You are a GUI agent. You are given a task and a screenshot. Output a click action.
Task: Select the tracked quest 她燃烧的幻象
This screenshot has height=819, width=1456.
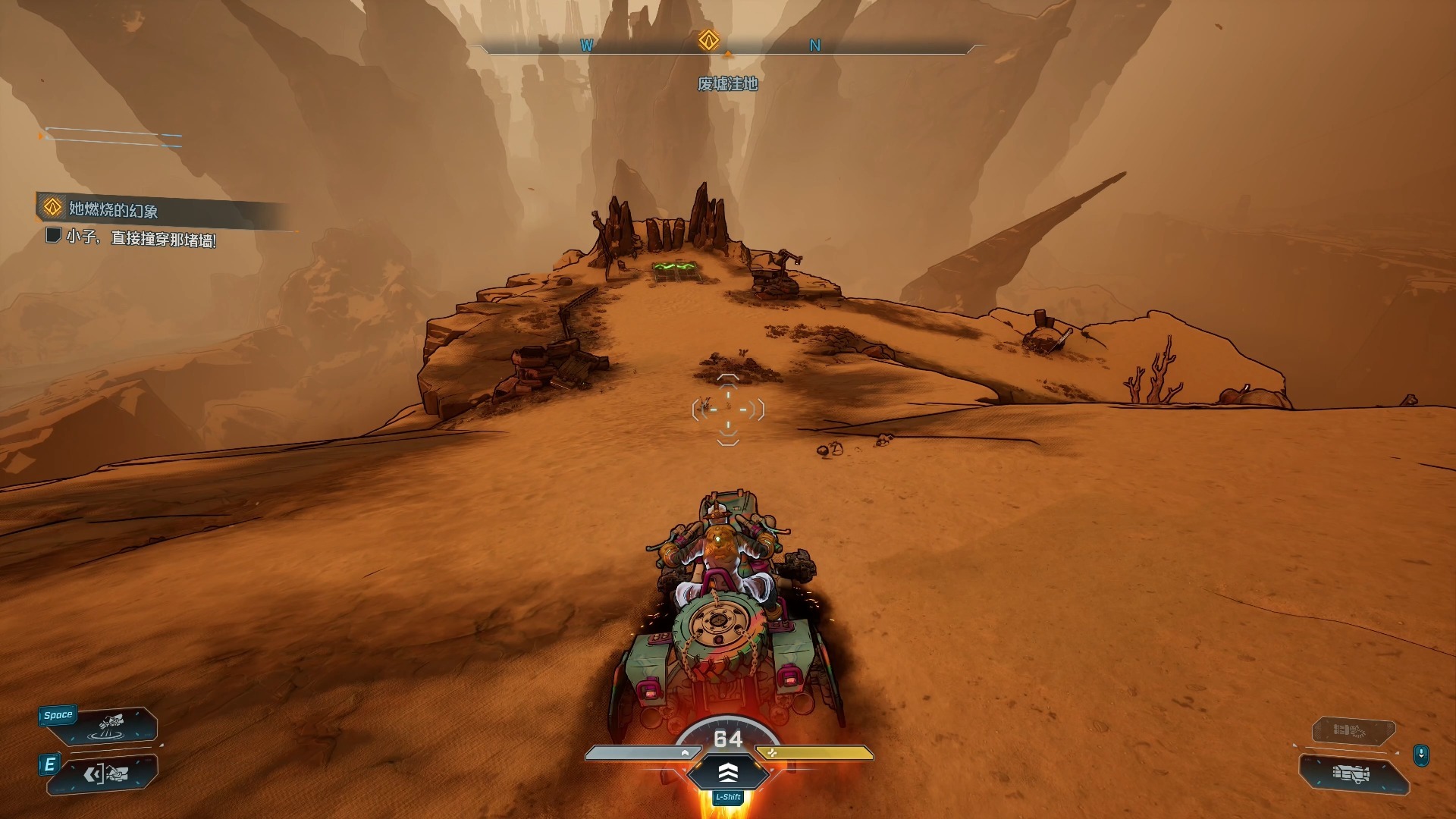click(x=114, y=209)
